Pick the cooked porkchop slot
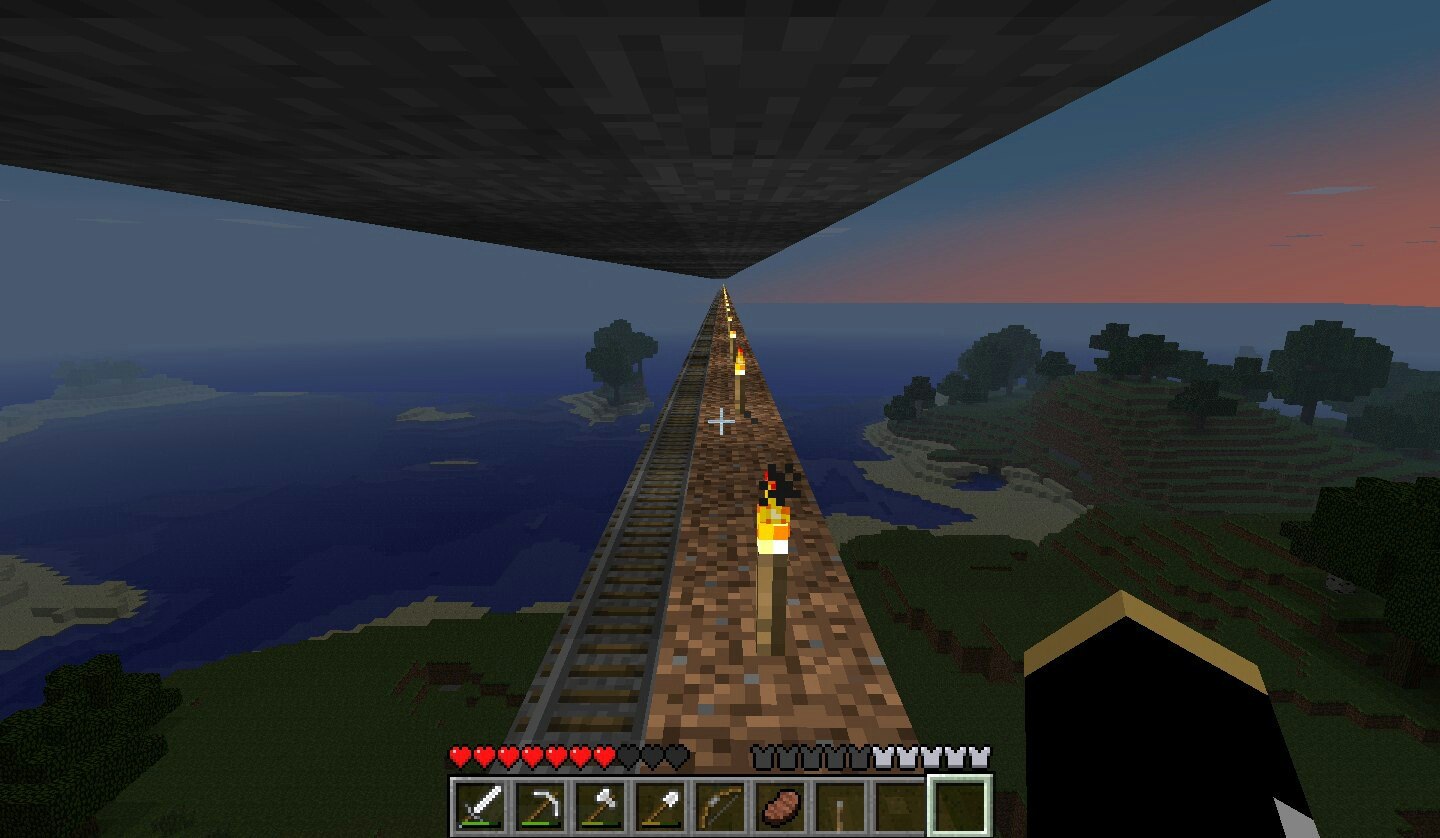Image resolution: width=1440 pixels, height=838 pixels. pos(780,804)
